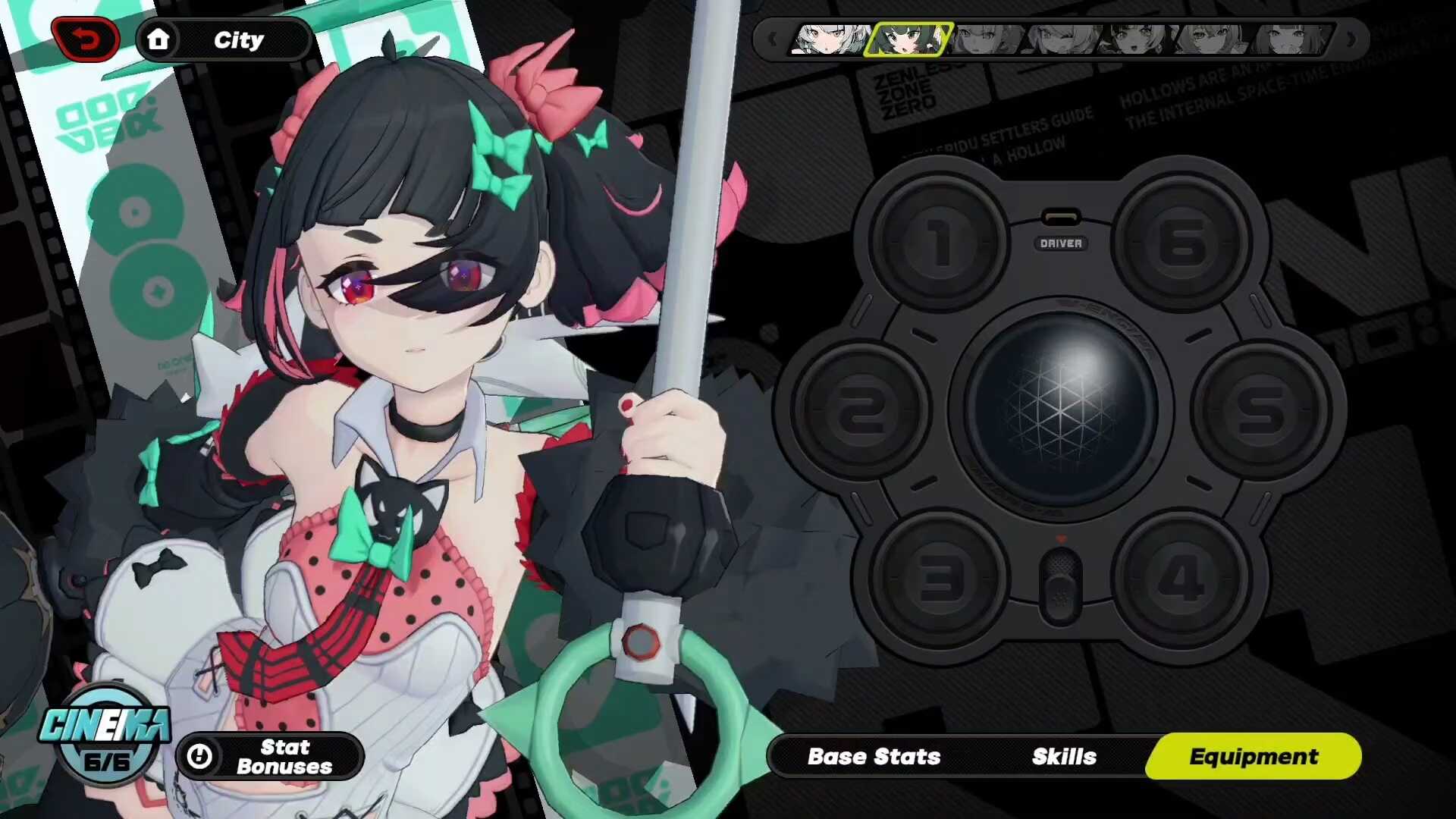Show previous characters with left arrow
Viewport: 1456px width, 819px height.
(x=772, y=39)
